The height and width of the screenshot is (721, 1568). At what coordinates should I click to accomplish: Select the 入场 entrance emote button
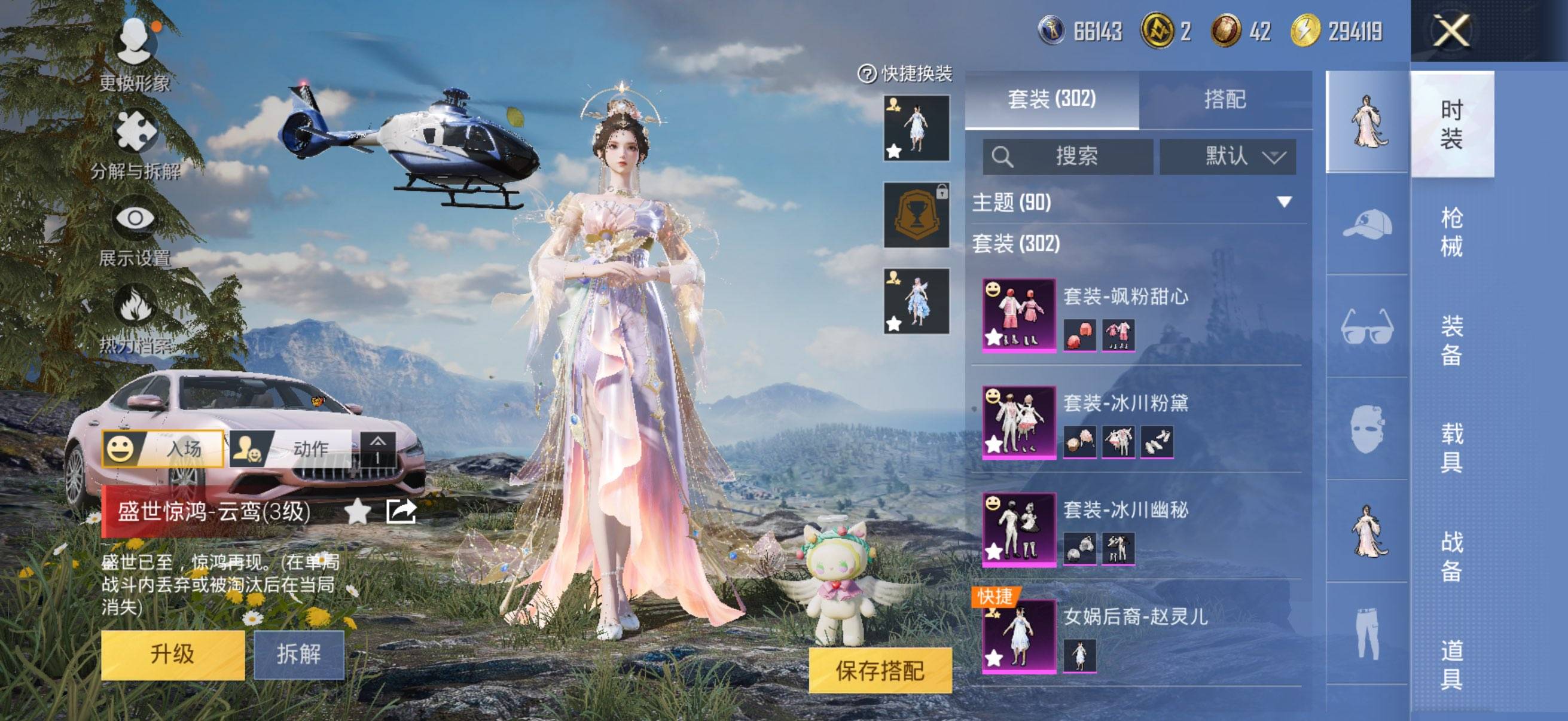click(163, 448)
